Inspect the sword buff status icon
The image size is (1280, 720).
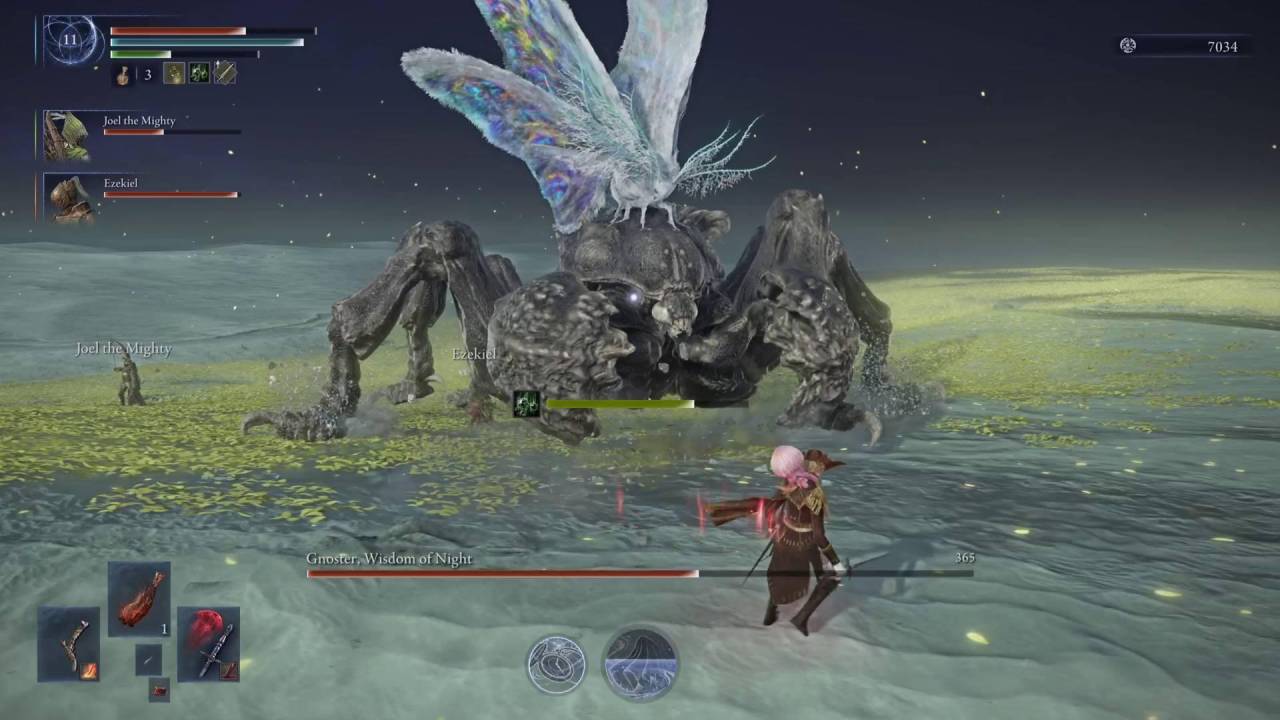(225, 73)
